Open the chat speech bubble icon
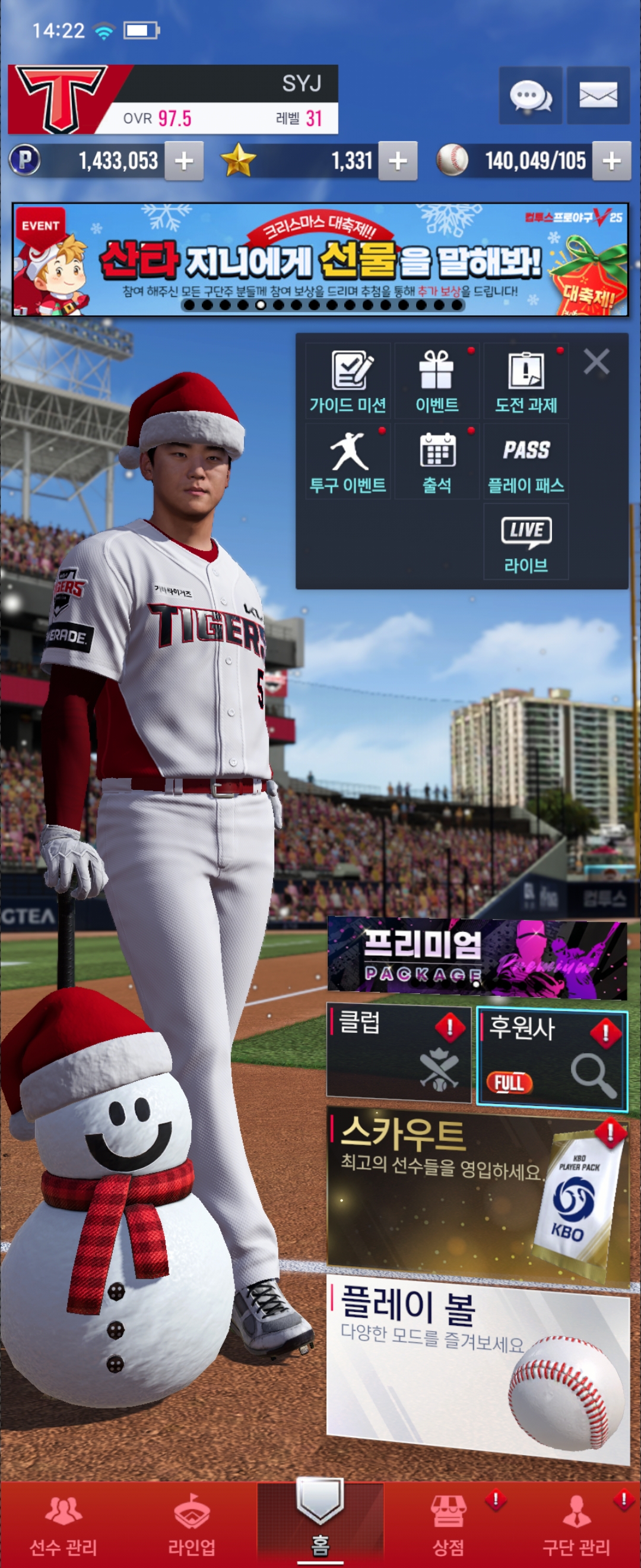The height and width of the screenshot is (1568, 641). point(531,96)
